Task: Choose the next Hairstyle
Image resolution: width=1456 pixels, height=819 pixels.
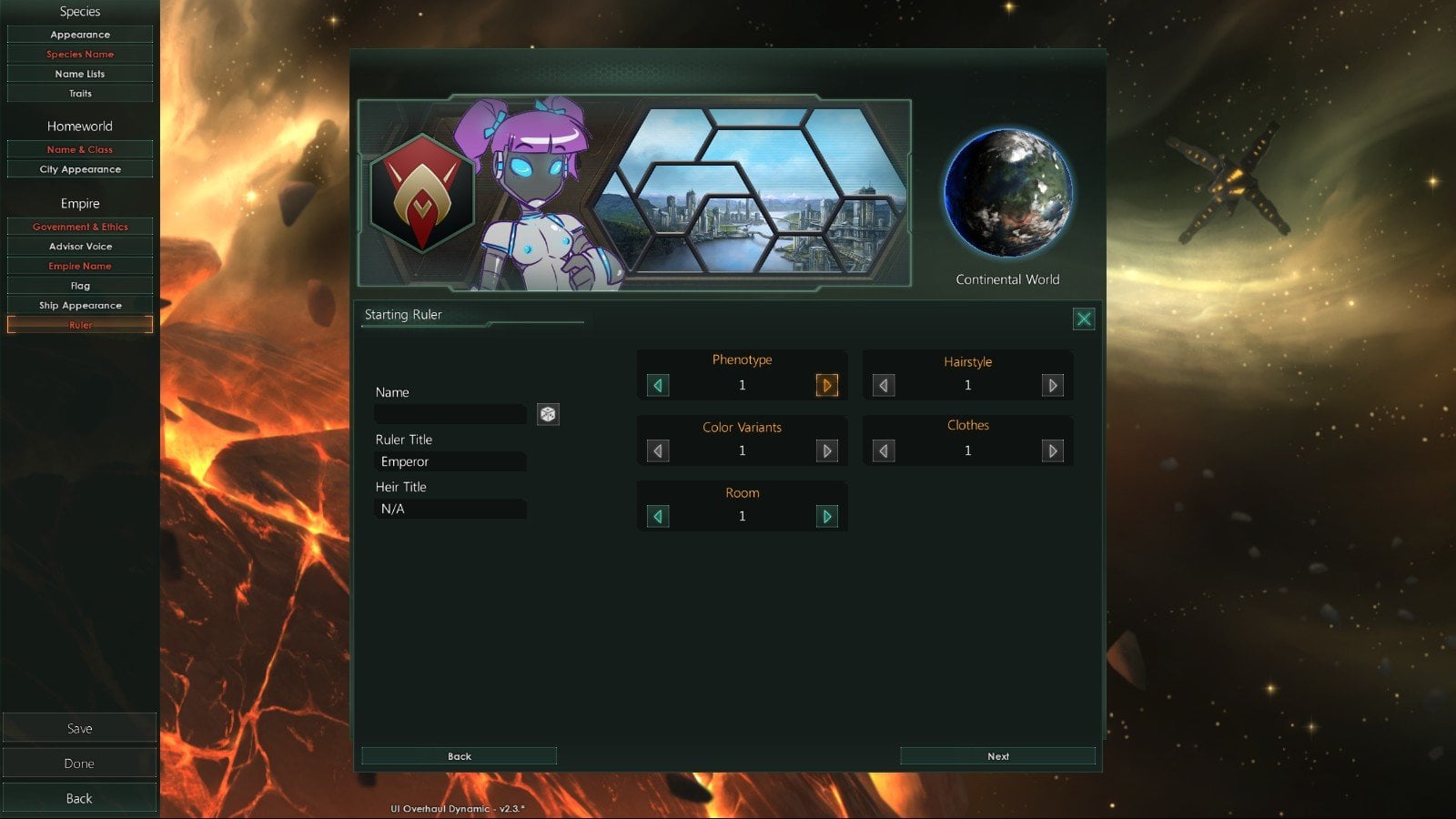Action: click(x=1052, y=385)
